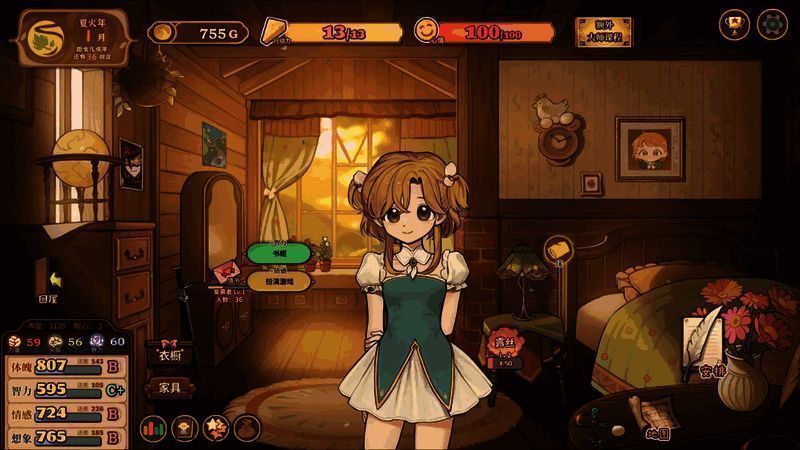Click the 体魄 physique stat row
The image size is (800, 450).
(64, 365)
